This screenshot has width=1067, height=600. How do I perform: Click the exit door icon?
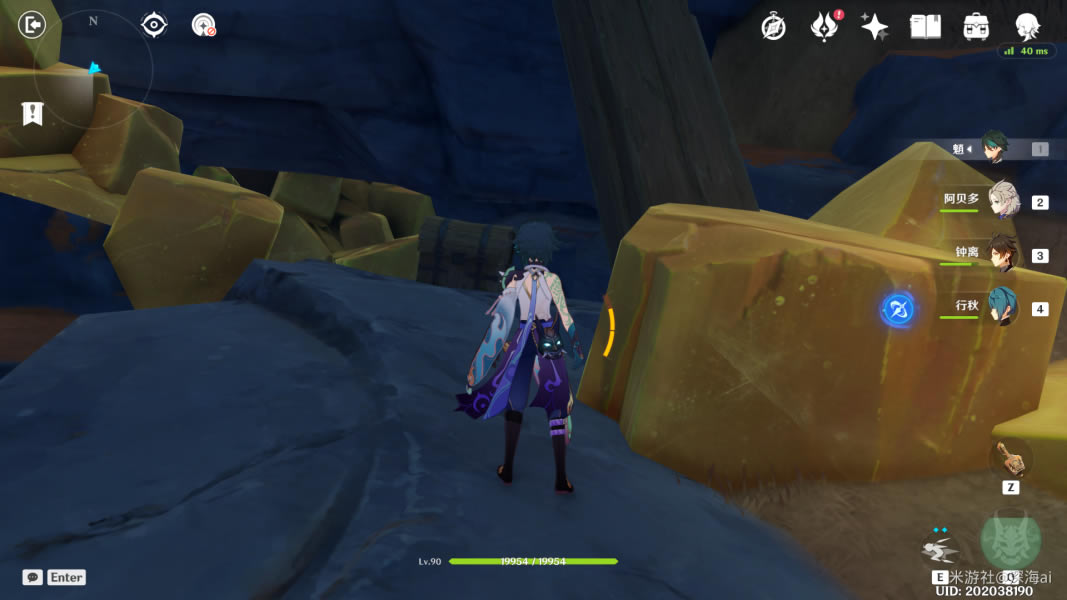32,25
